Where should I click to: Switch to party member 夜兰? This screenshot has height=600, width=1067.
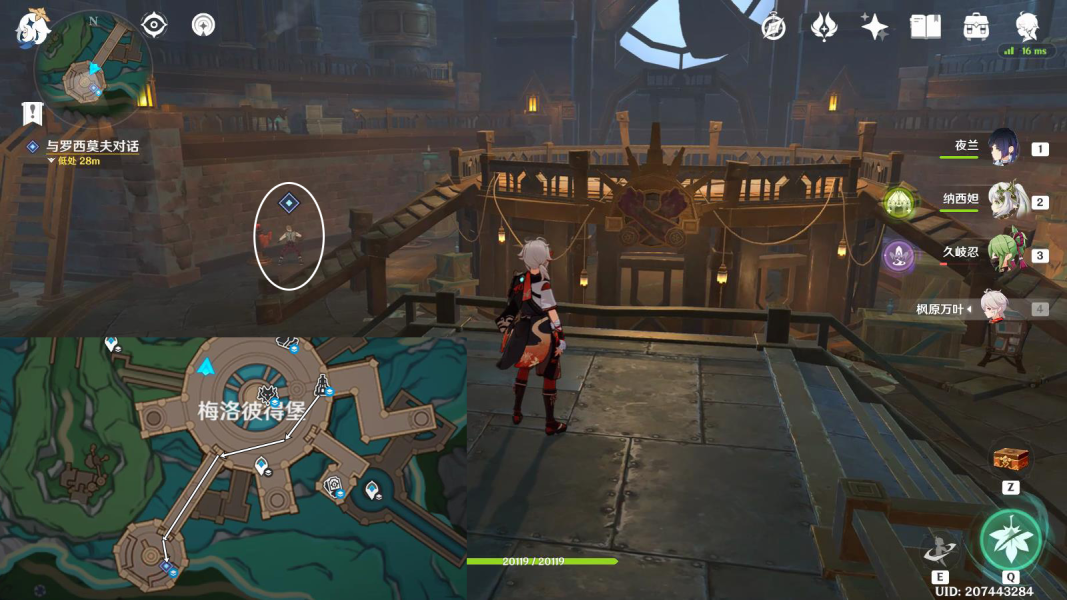1002,148
